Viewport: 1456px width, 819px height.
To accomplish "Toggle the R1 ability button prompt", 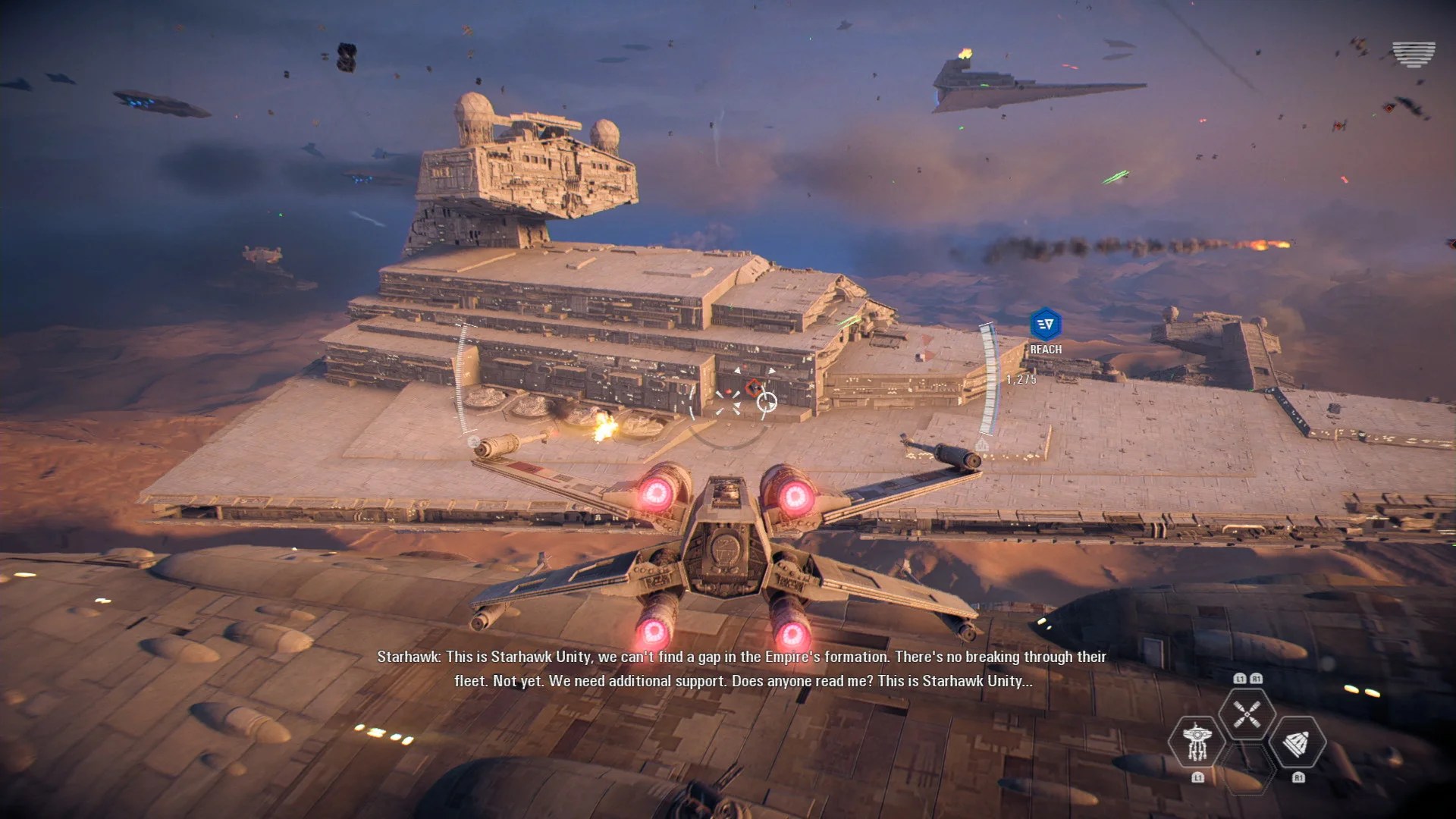I will click(1299, 778).
